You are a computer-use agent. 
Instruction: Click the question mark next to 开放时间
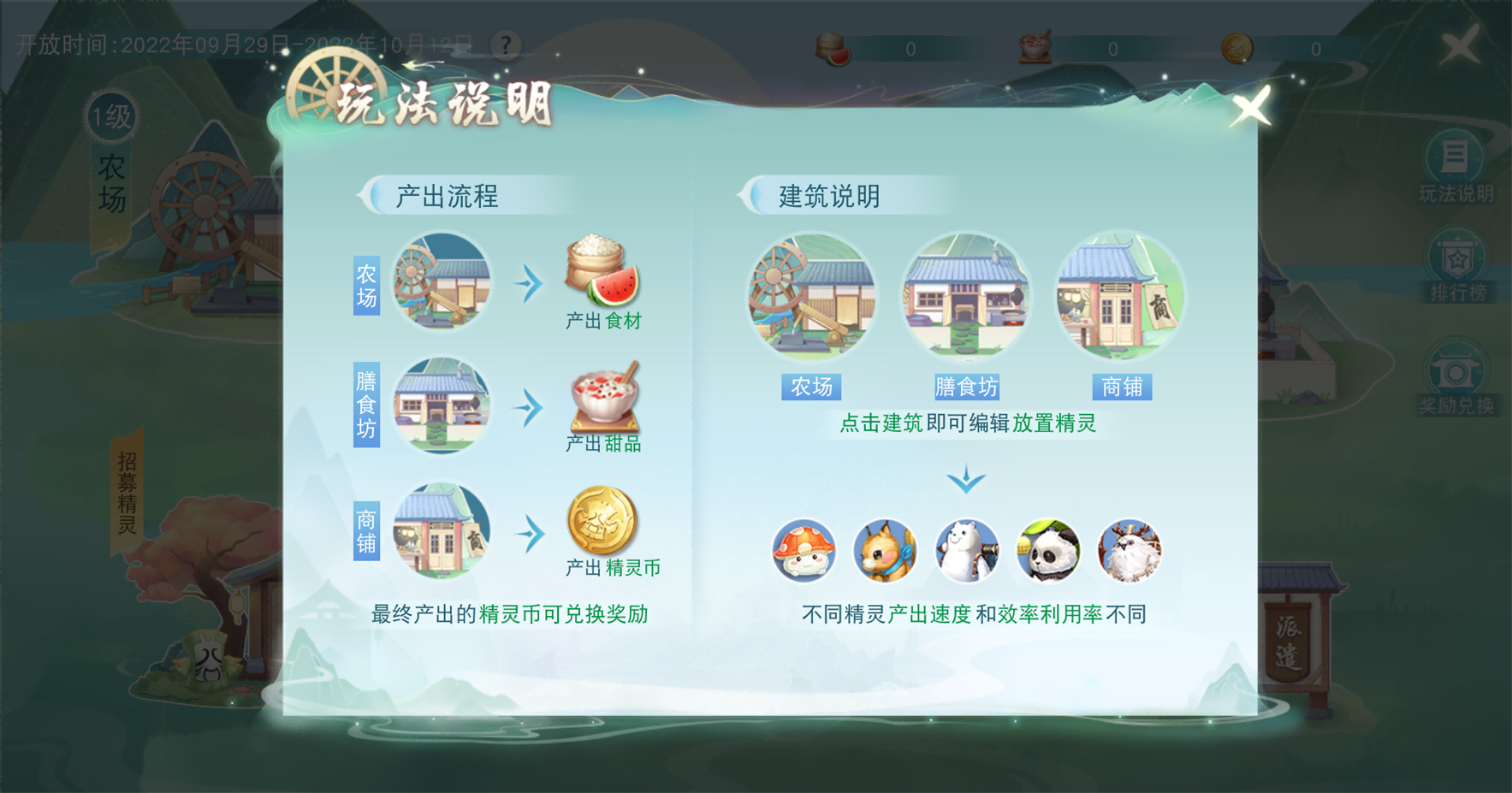(x=505, y=44)
